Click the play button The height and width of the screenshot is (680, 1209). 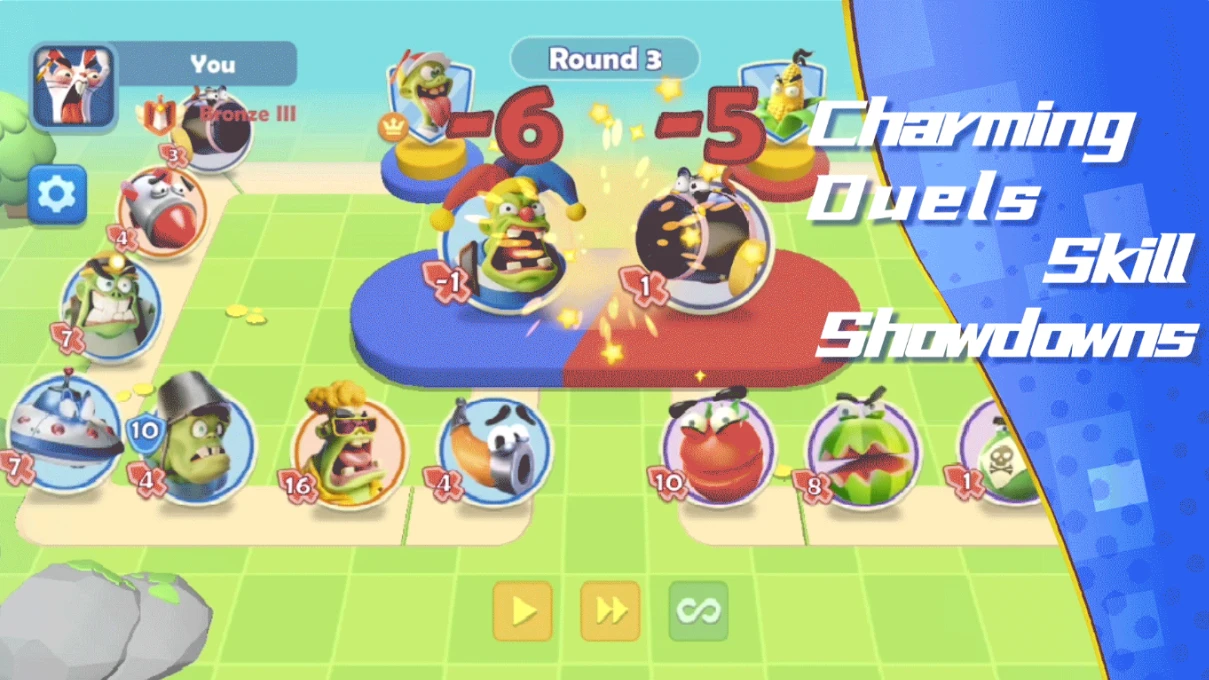click(x=522, y=611)
